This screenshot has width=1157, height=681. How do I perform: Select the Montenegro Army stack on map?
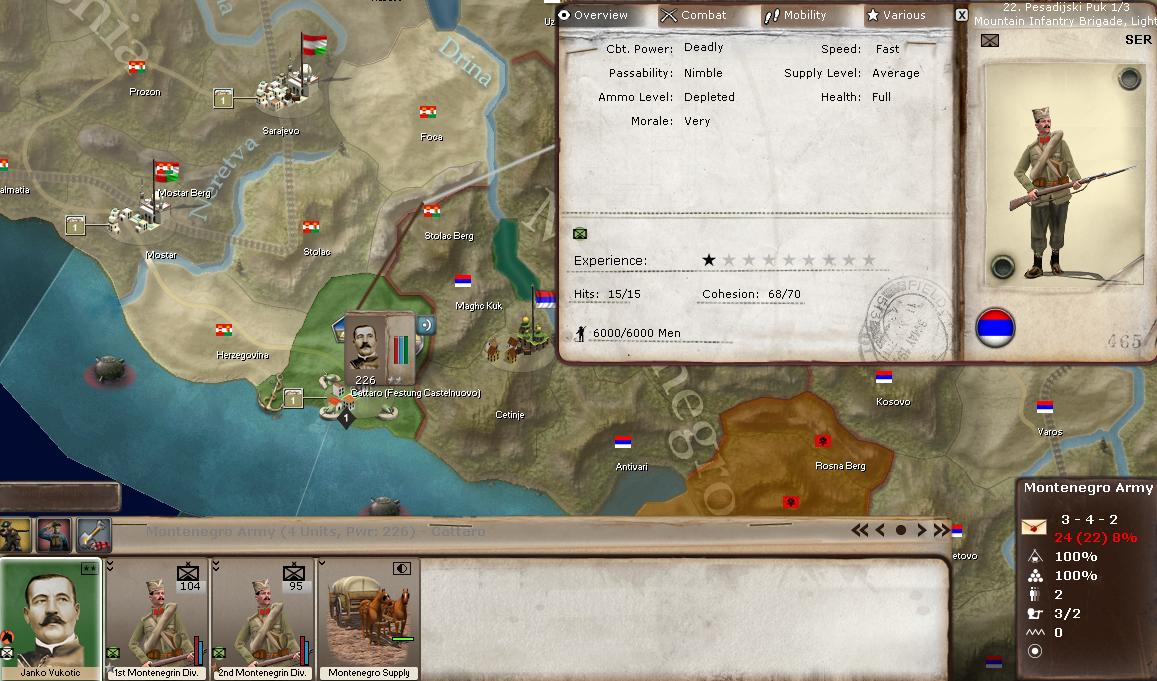[366, 344]
